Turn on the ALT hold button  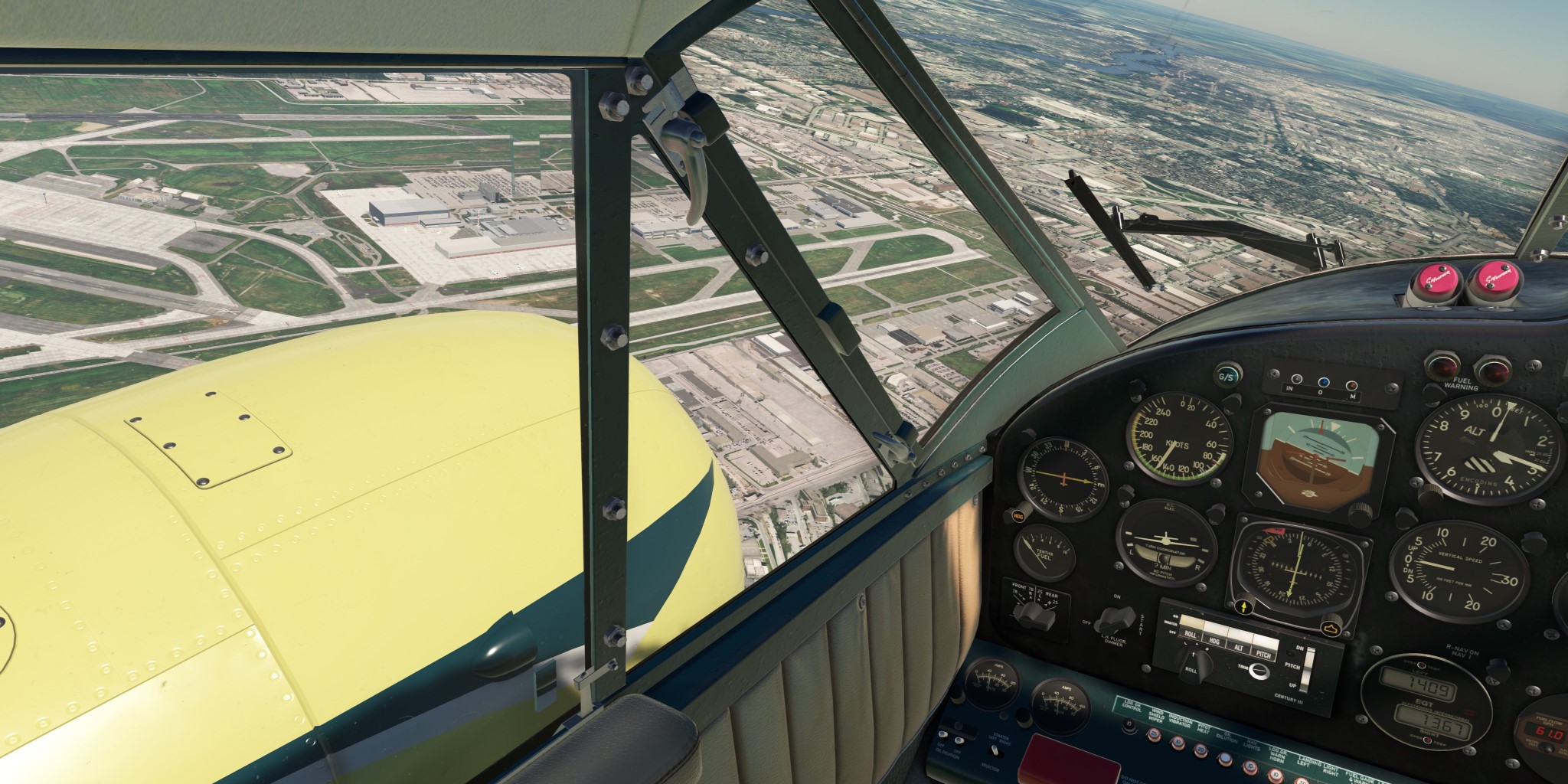pyautogui.click(x=1238, y=645)
